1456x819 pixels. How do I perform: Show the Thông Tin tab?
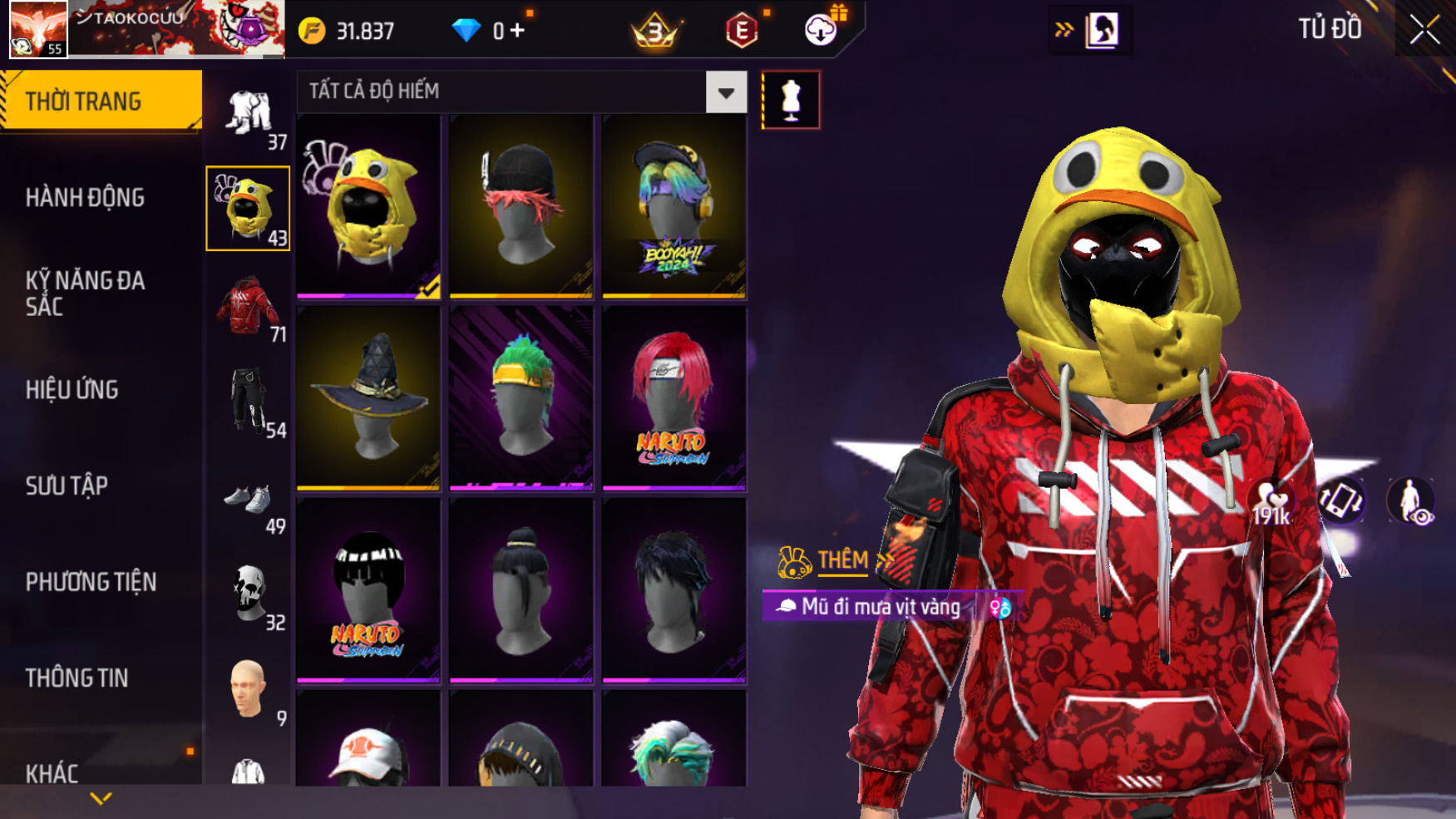pos(77,678)
